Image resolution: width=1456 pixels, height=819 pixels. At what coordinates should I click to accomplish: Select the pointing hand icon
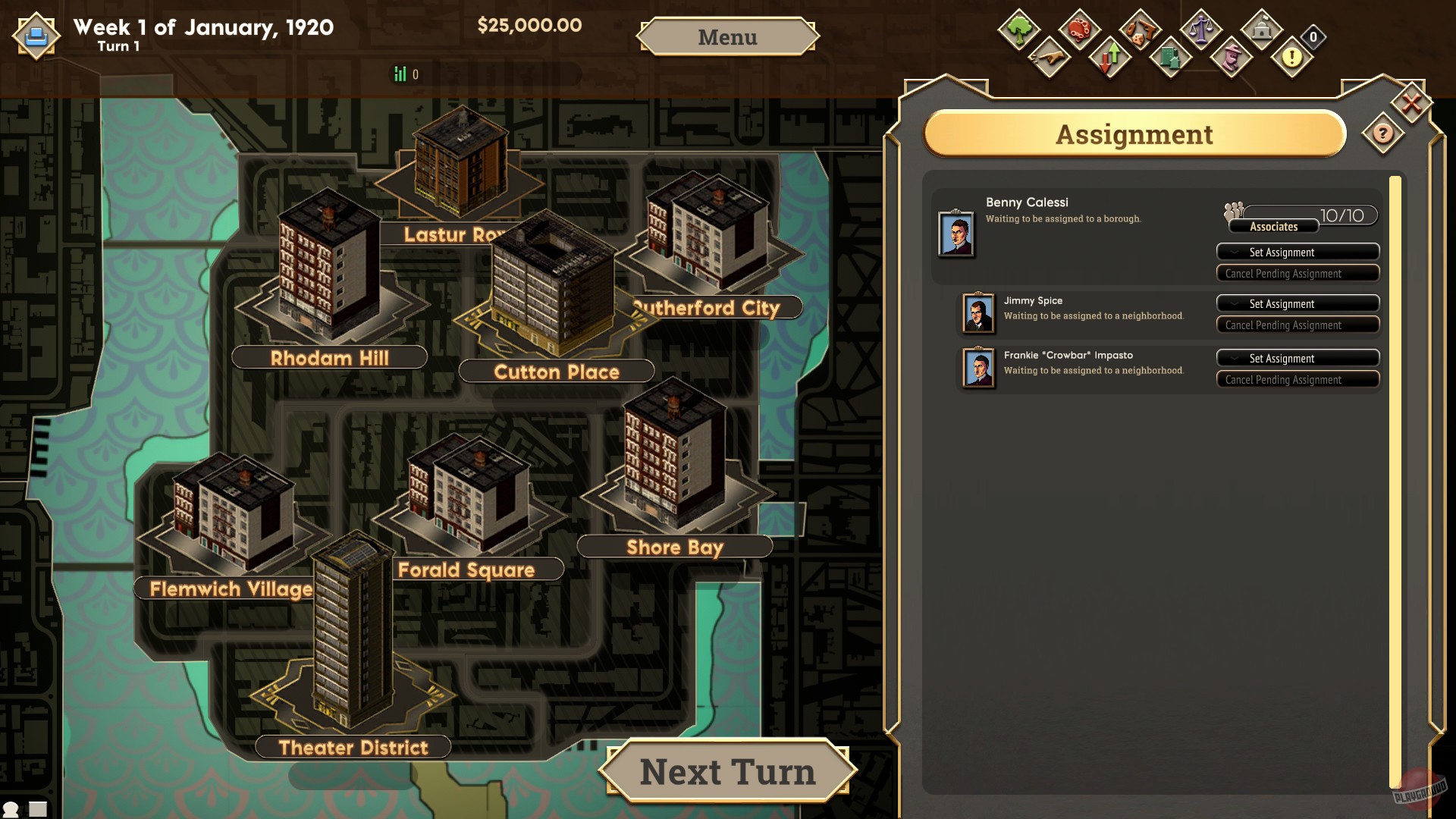[x=1049, y=58]
